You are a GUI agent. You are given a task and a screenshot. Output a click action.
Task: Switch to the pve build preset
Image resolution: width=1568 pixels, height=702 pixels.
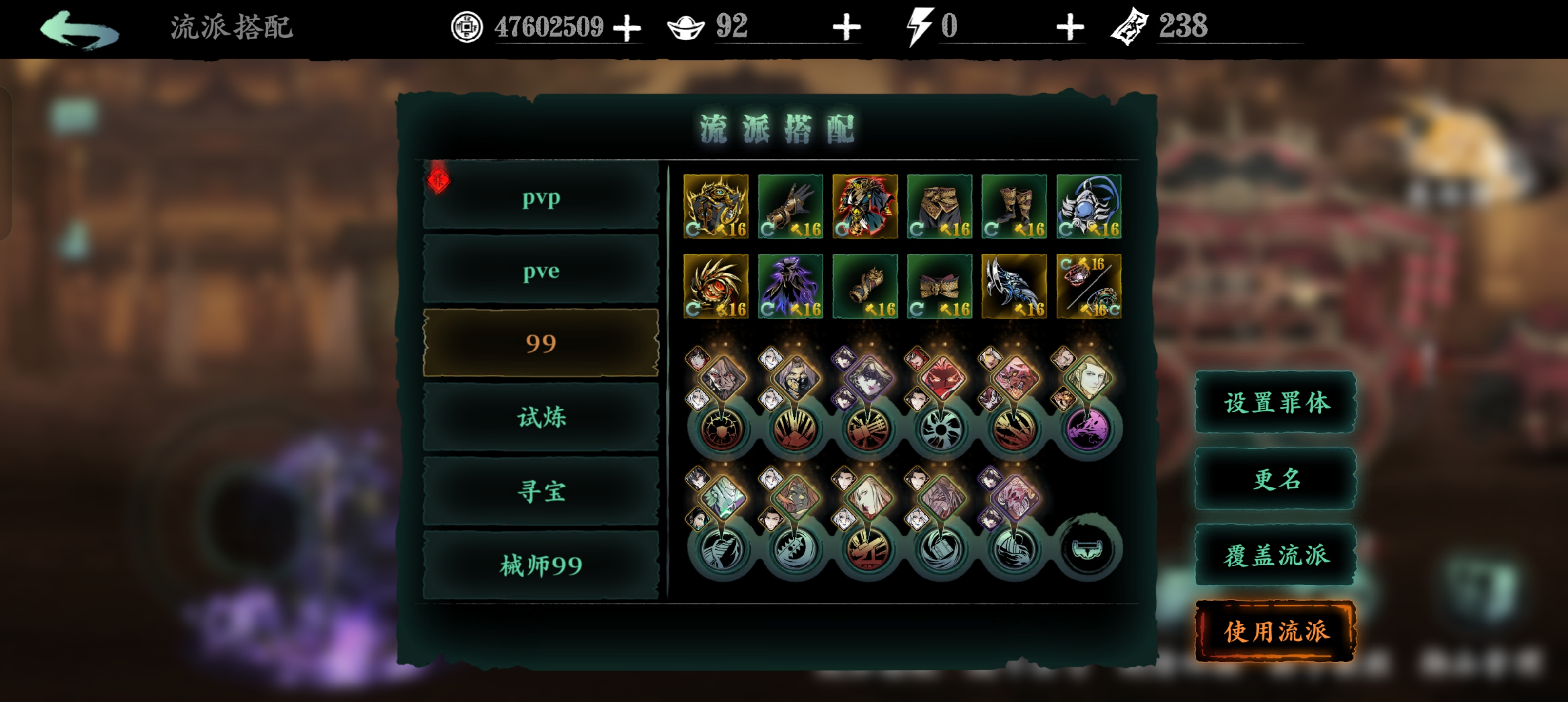coord(541,271)
